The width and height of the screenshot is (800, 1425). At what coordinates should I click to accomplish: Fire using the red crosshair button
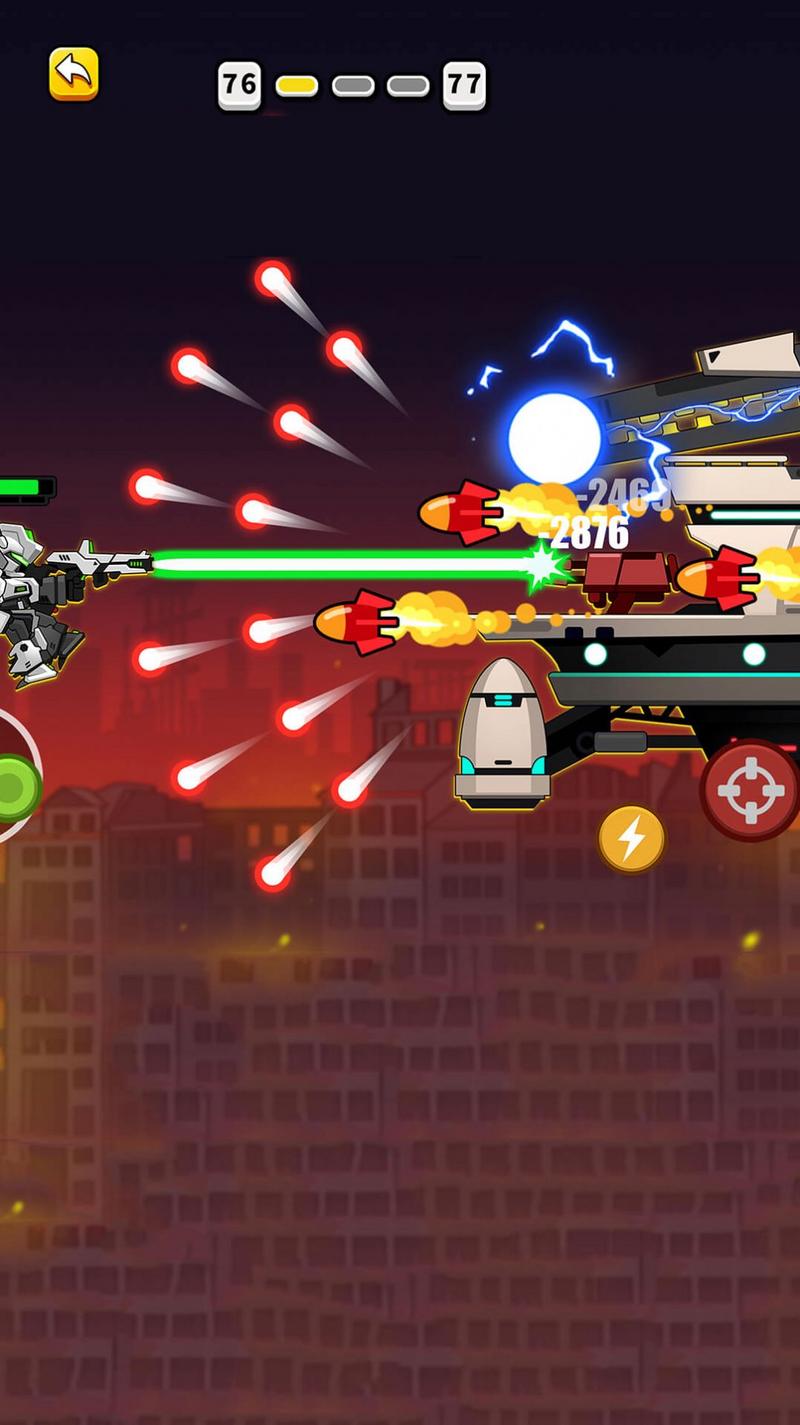pyautogui.click(x=751, y=790)
